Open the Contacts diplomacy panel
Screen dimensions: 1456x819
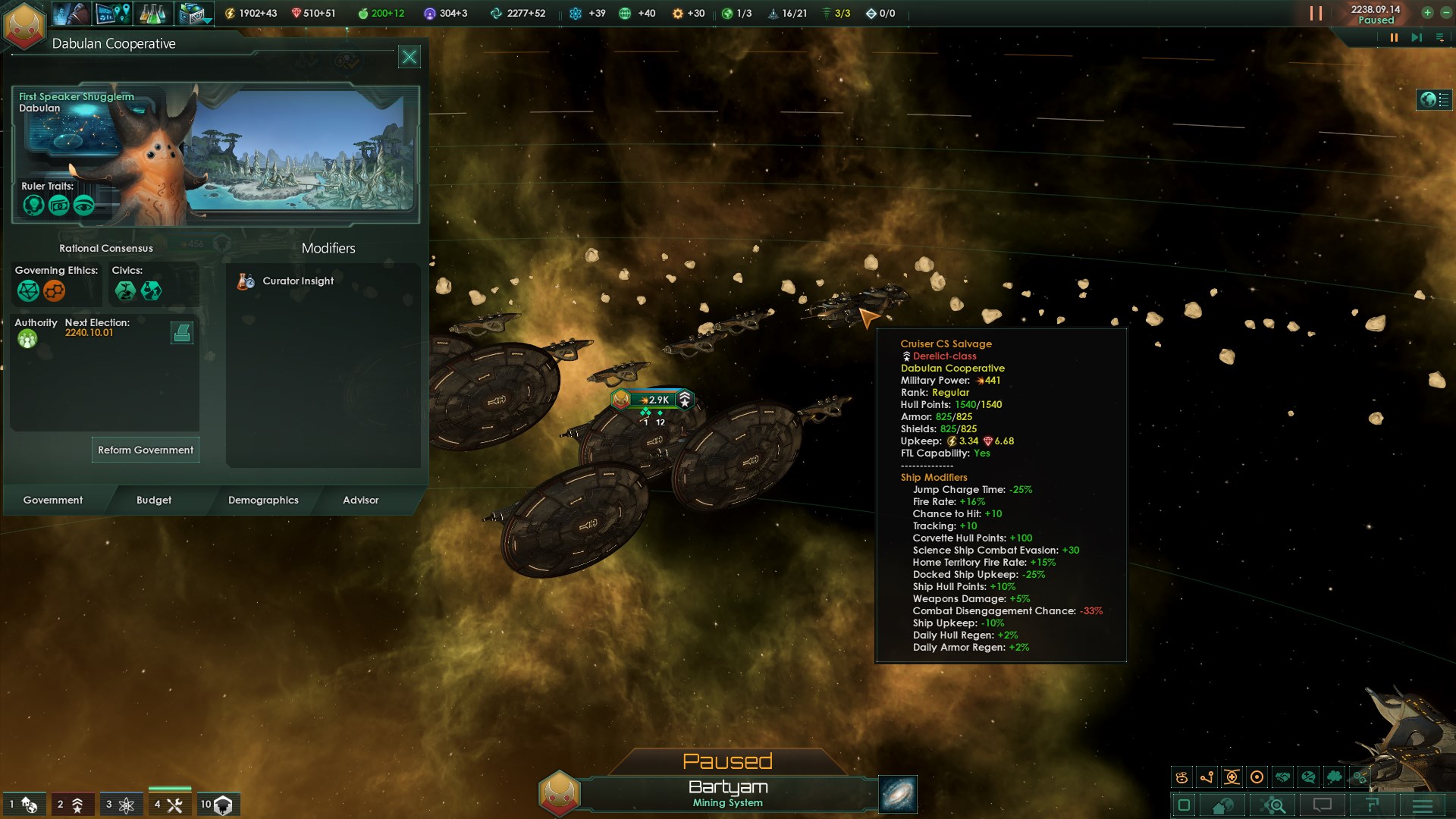click(x=72, y=13)
